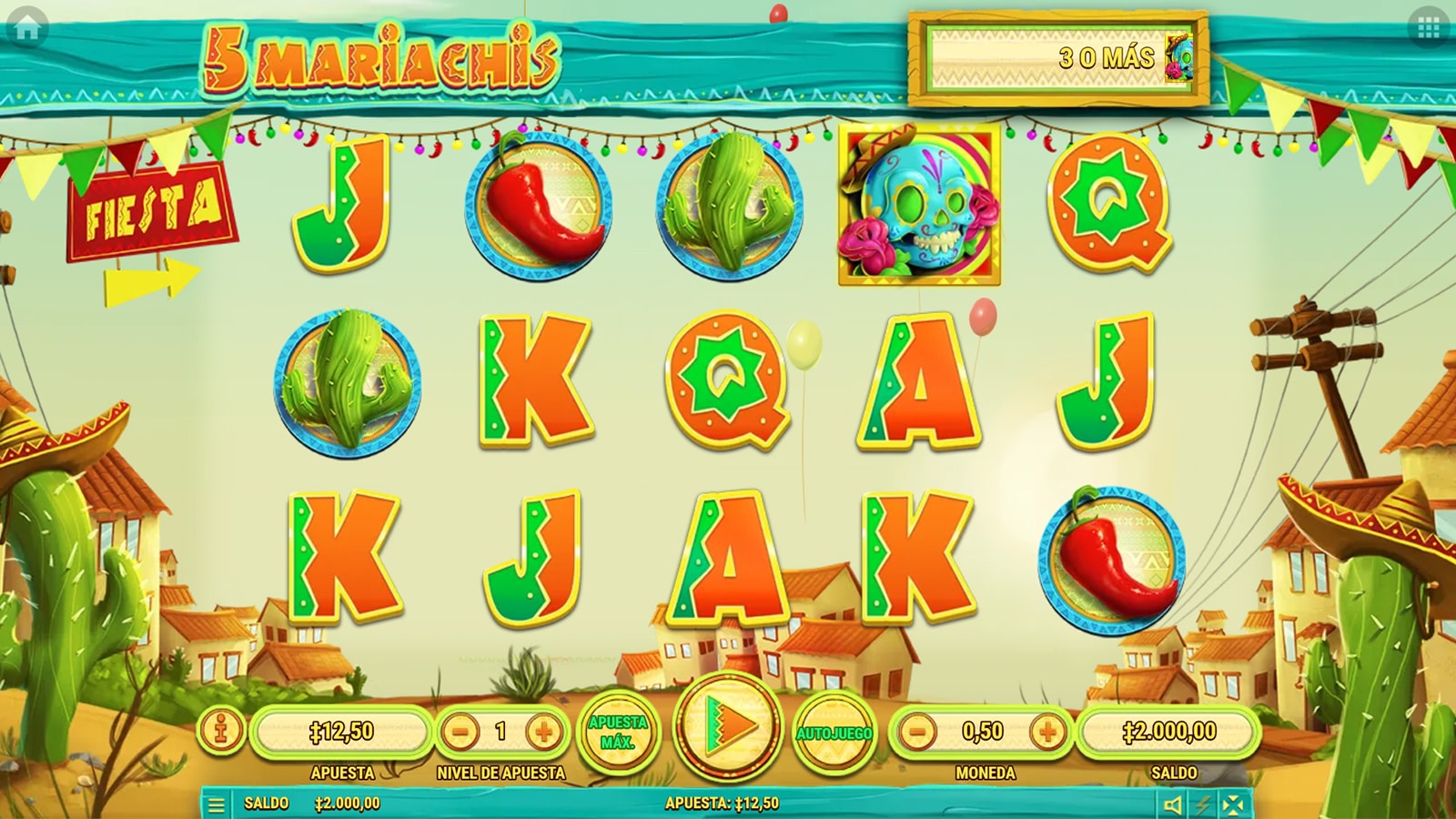Raise the Moneda coin value
The width and height of the screenshot is (1456, 819).
[x=1047, y=731]
